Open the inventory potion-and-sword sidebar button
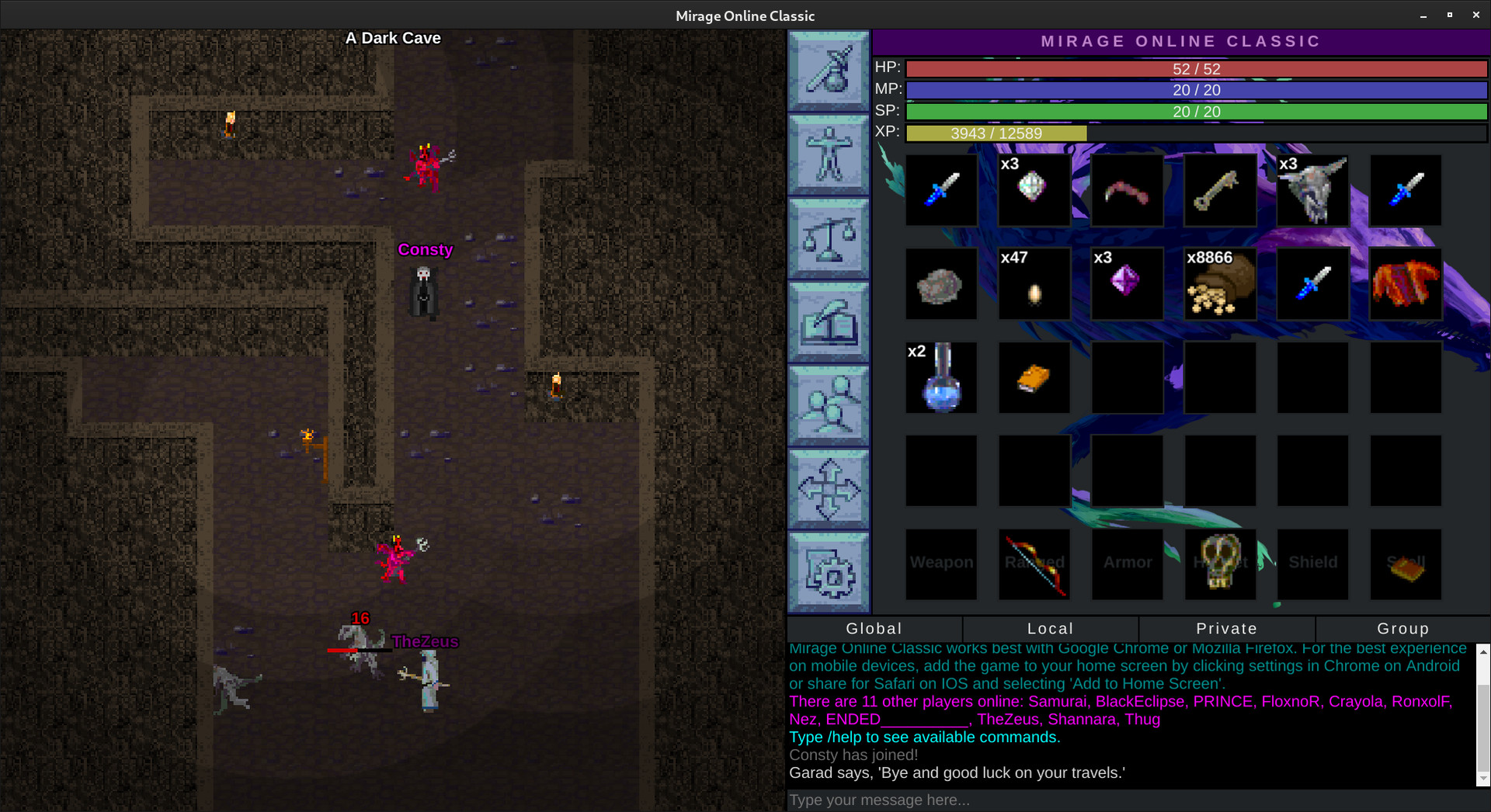This screenshot has height=812, width=1491. tap(829, 71)
